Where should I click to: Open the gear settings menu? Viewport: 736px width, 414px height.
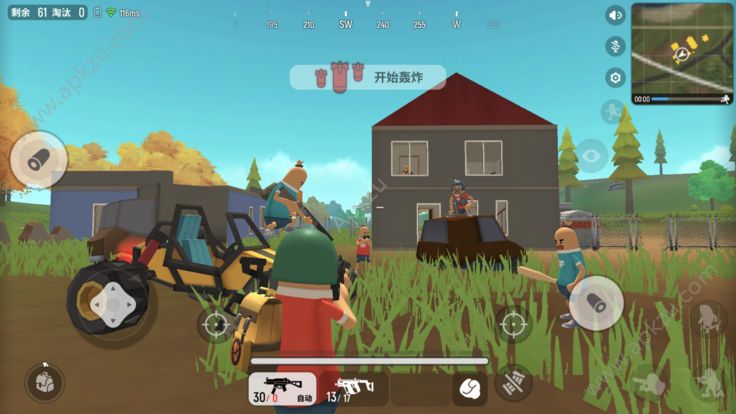pyautogui.click(x=615, y=77)
